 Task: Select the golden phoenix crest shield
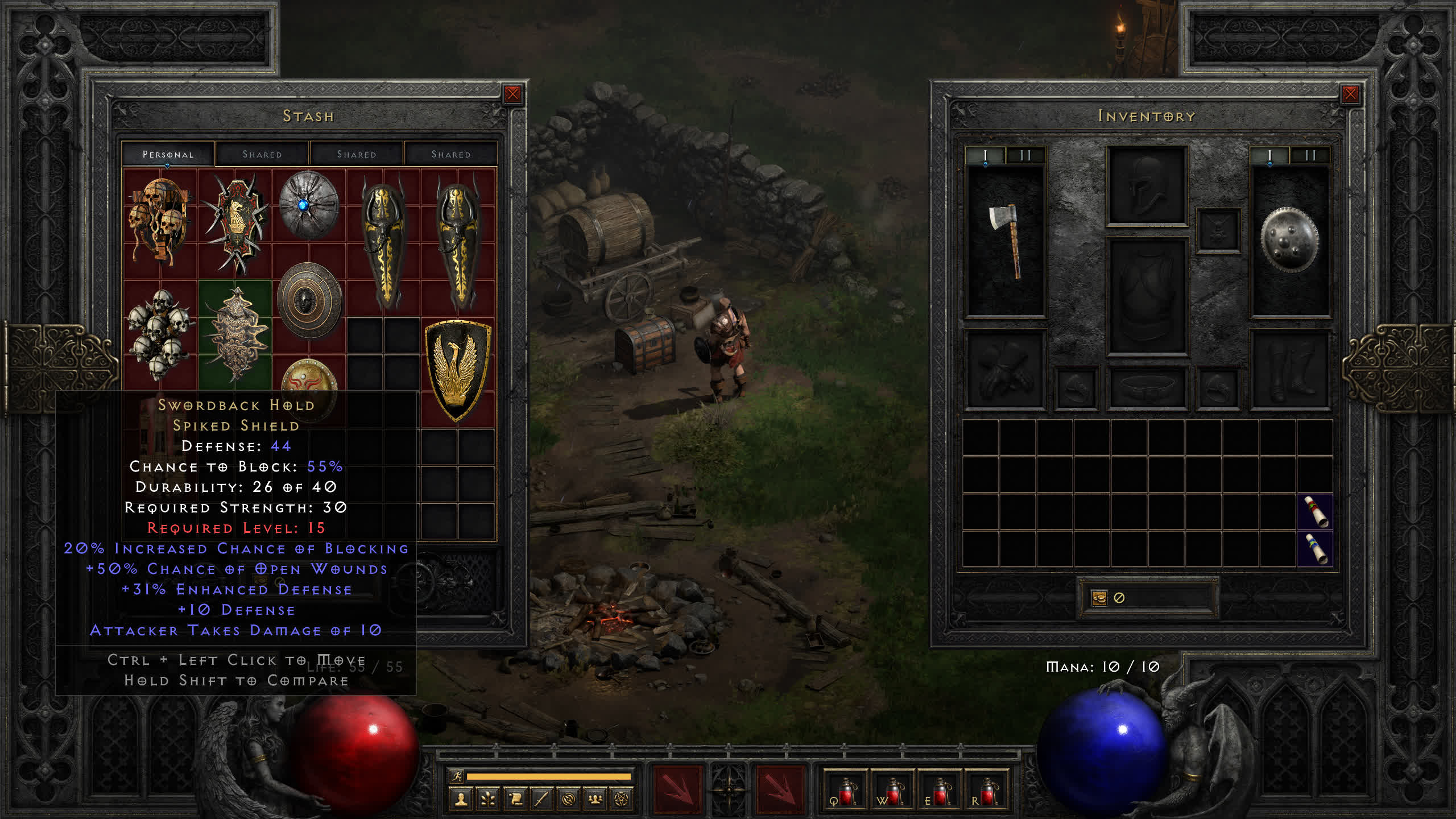pyautogui.click(x=457, y=370)
